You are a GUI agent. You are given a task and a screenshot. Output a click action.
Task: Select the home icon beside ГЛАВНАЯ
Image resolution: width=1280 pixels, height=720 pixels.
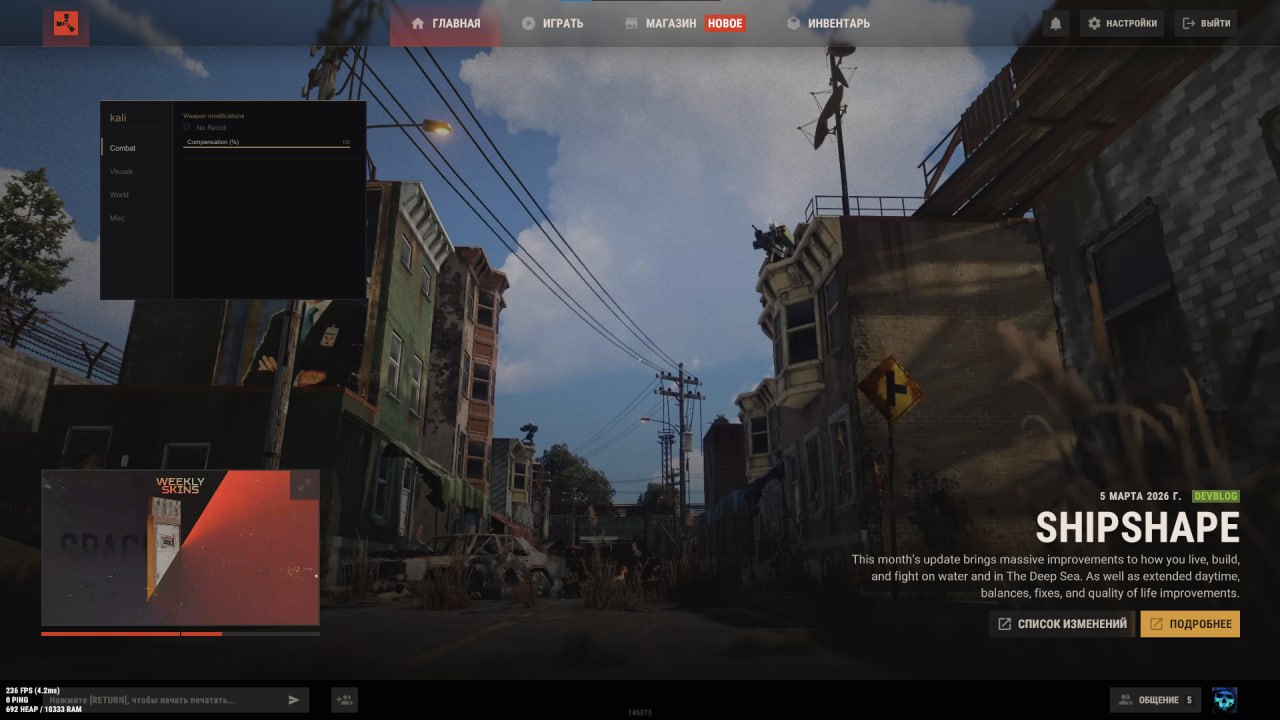pyautogui.click(x=417, y=22)
